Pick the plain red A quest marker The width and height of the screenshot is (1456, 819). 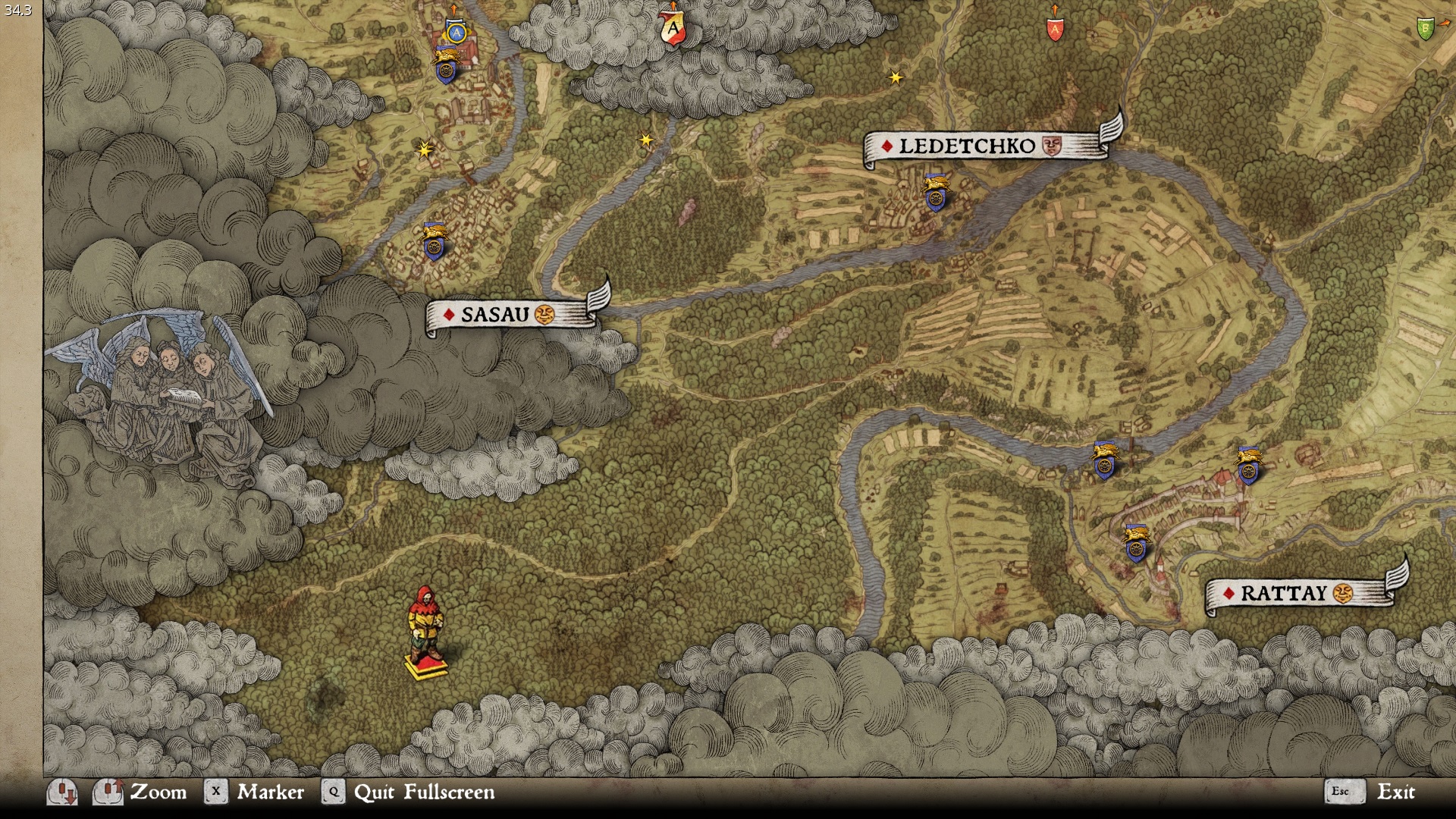[1054, 30]
